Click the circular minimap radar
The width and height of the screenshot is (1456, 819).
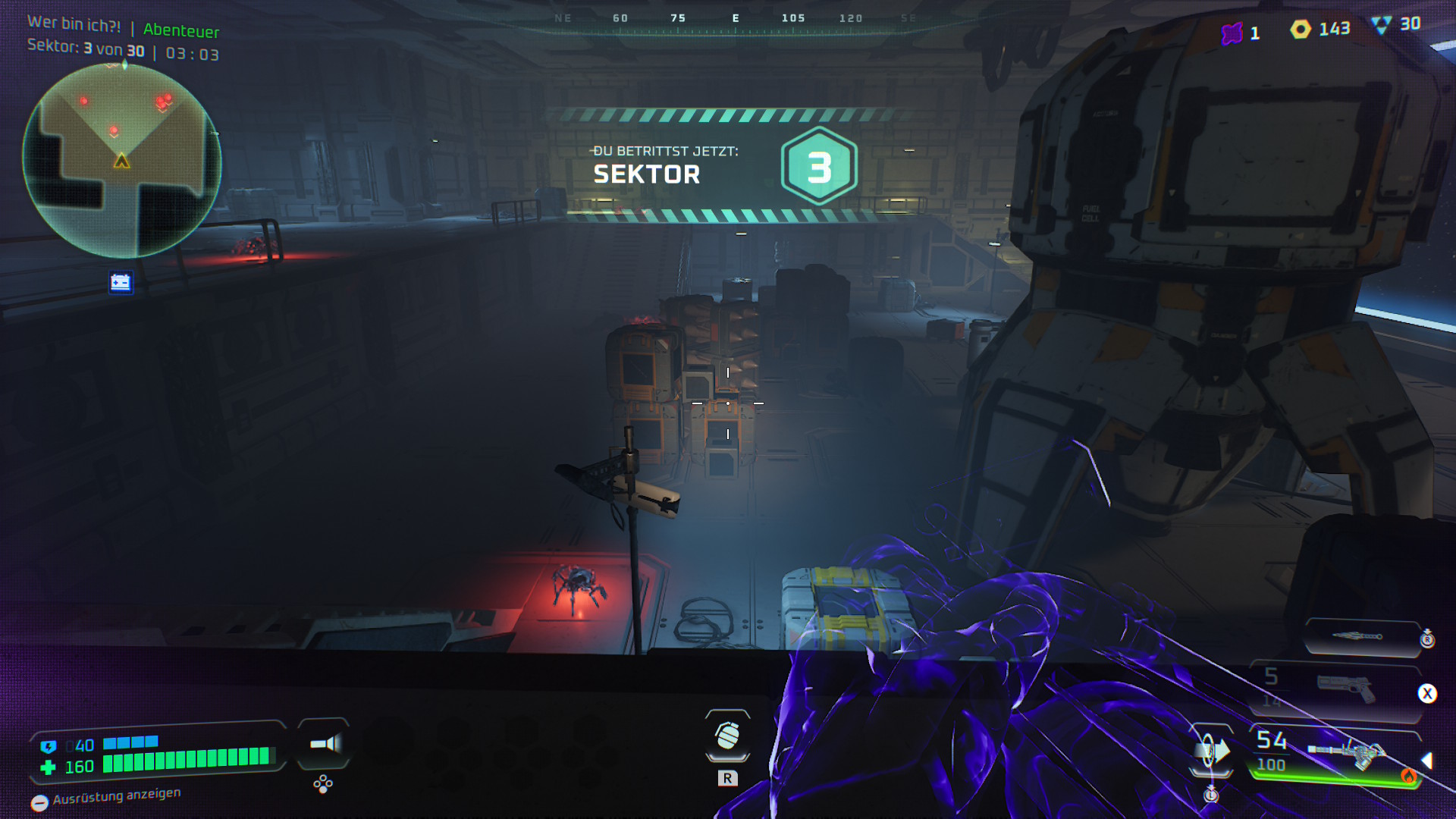pos(122,161)
